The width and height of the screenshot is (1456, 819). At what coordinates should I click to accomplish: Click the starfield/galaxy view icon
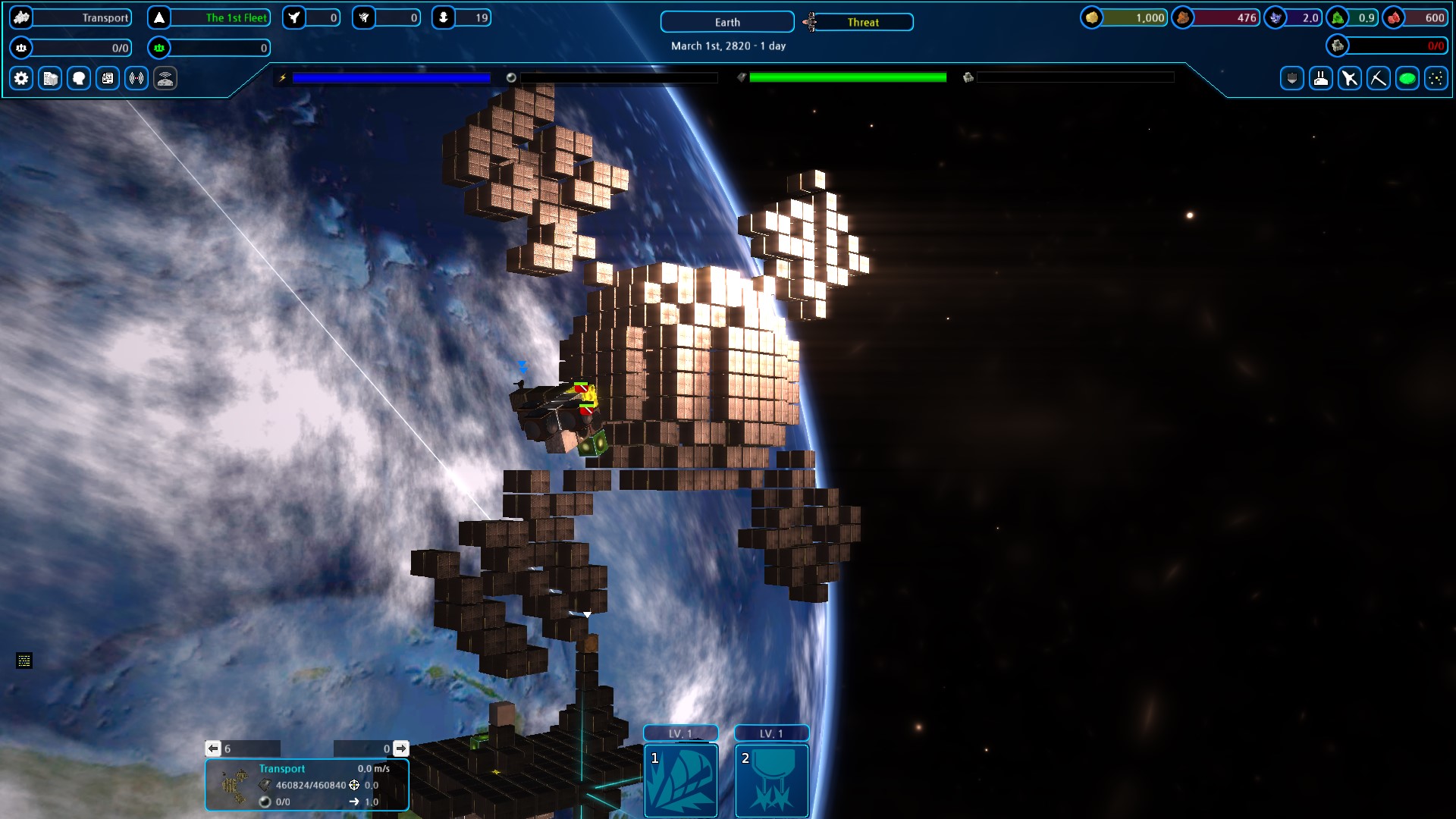coord(1437,78)
